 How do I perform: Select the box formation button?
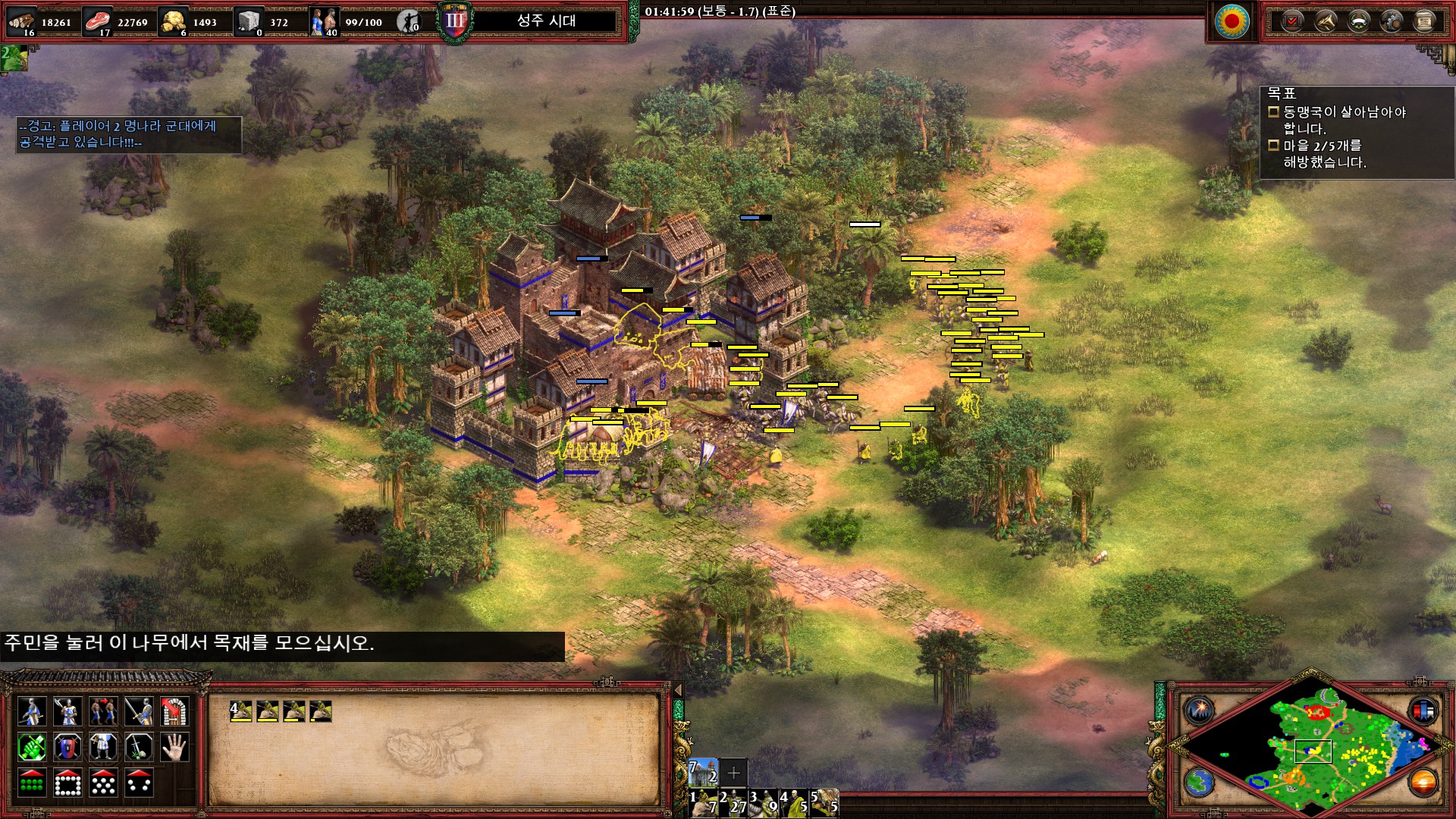(67, 783)
